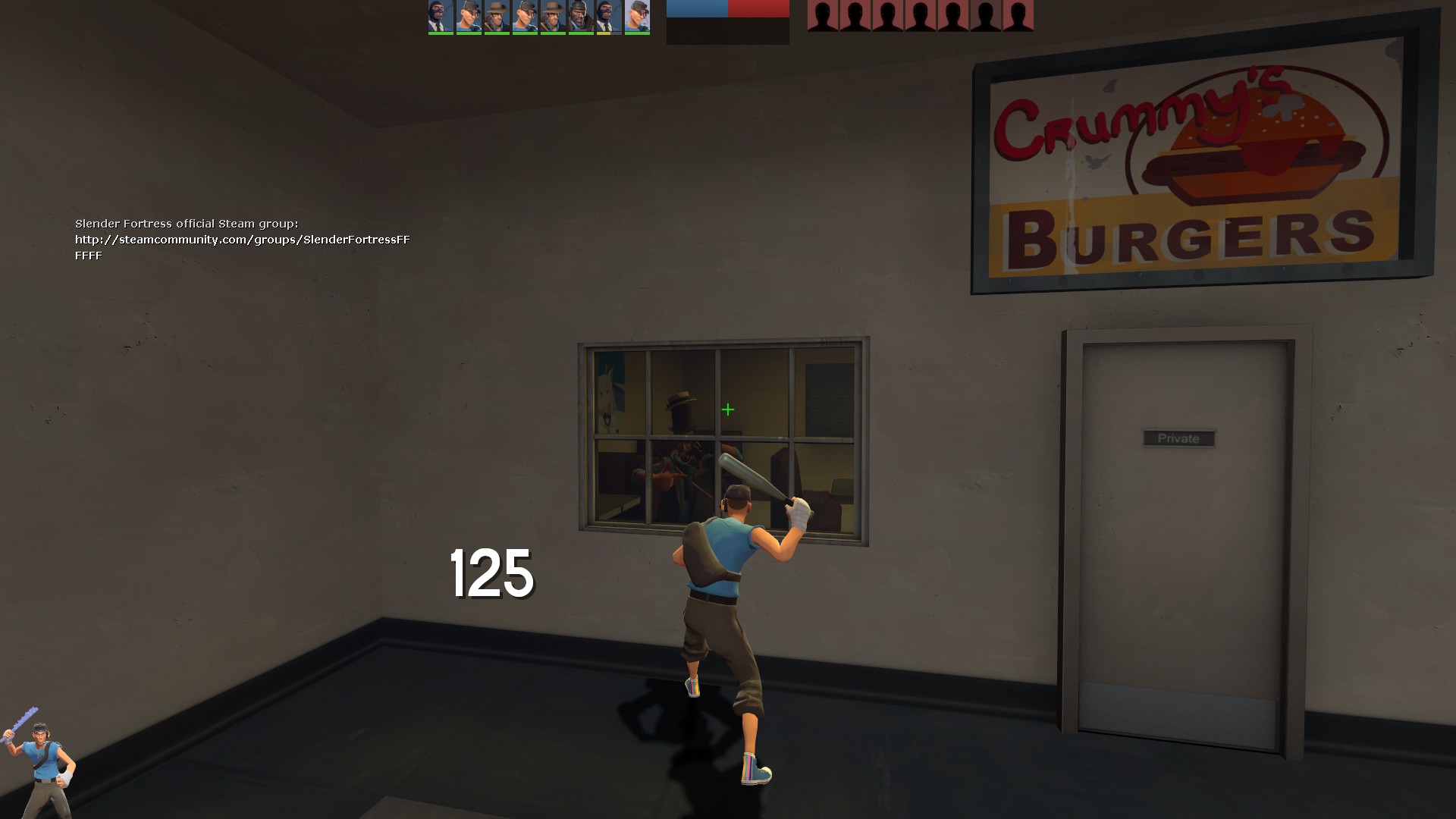Select the Demoman teammate portrait
The height and width of the screenshot is (819, 1456).
click(581, 17)
